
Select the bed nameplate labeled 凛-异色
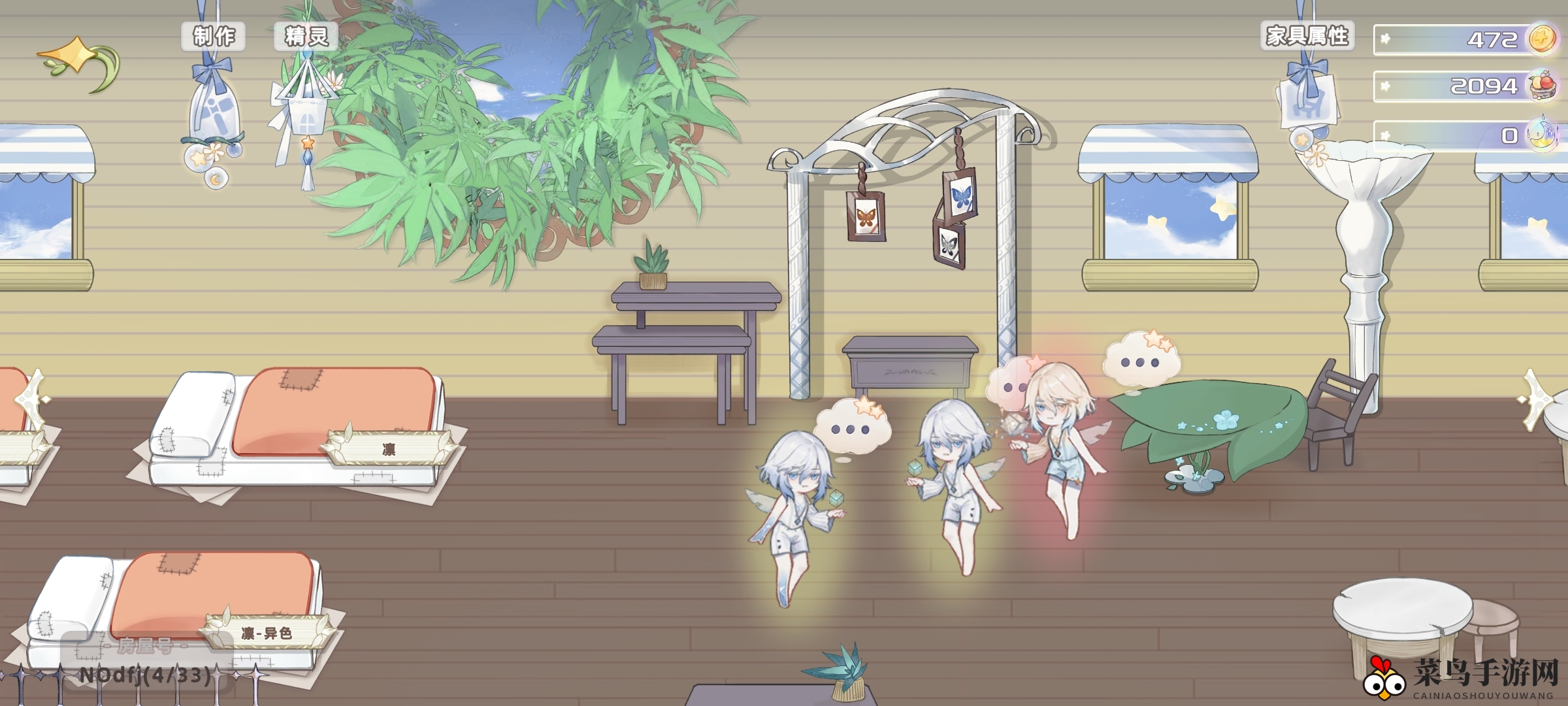[267, 633]
